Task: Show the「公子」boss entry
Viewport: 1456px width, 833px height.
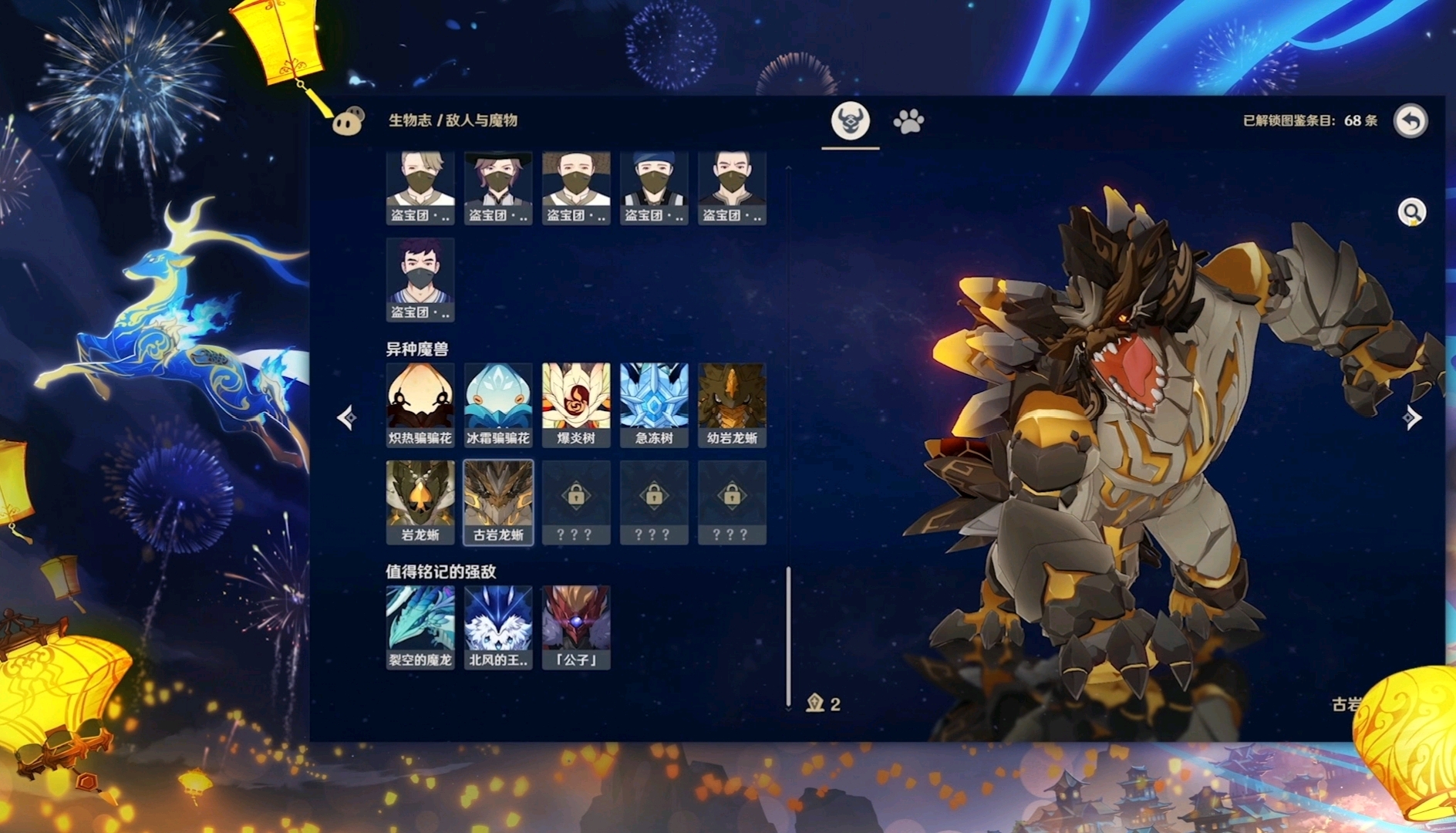Action: [x=576, y=627]
